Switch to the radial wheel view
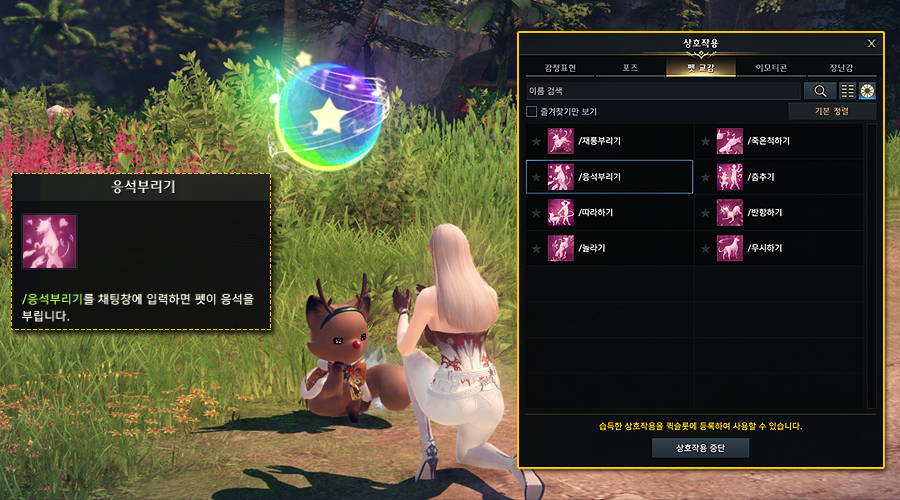This screenshot has height=500, width=900. pyautogui.click(x=867, y=91)
